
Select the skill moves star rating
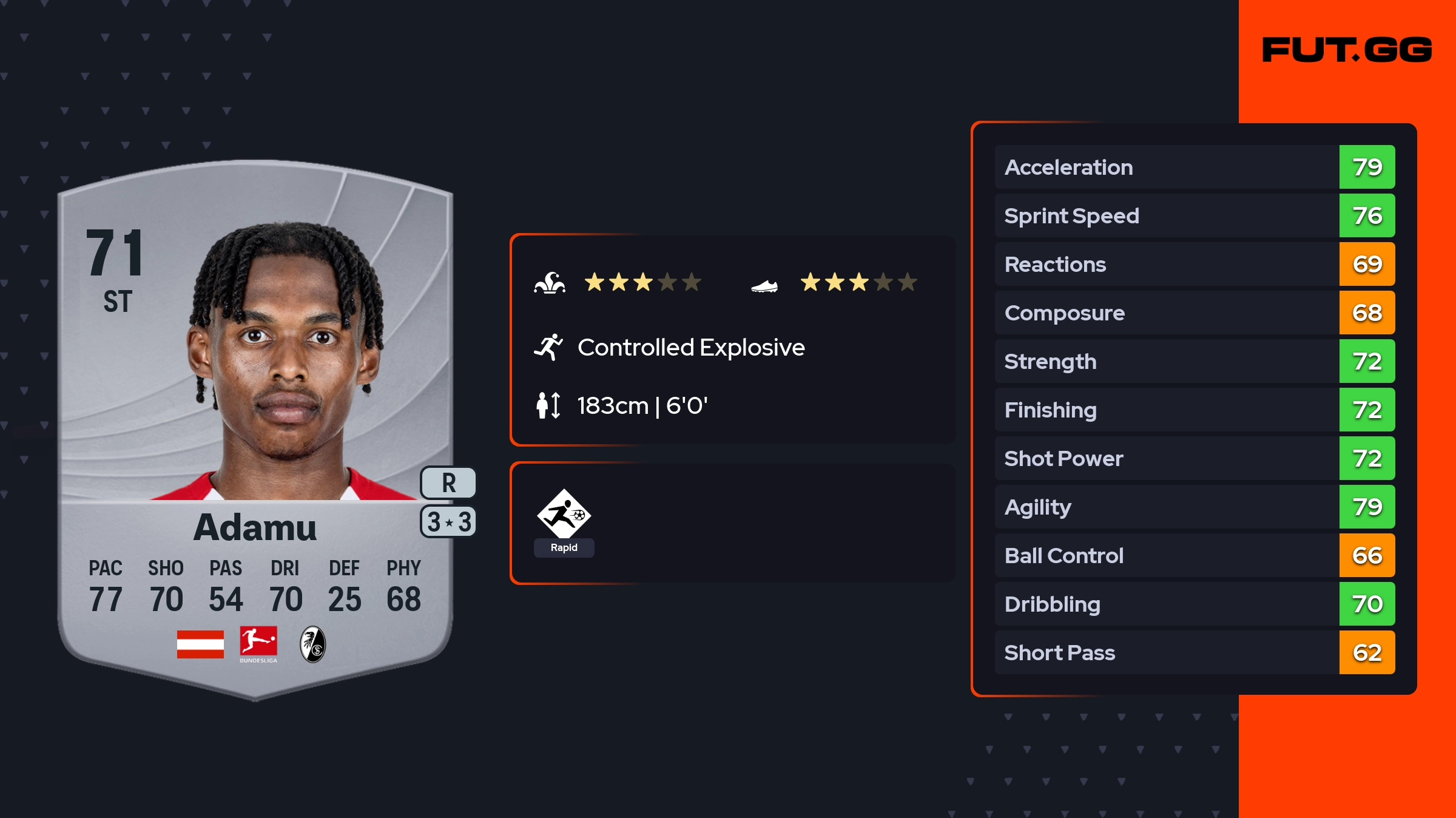[x=642, y=282]
